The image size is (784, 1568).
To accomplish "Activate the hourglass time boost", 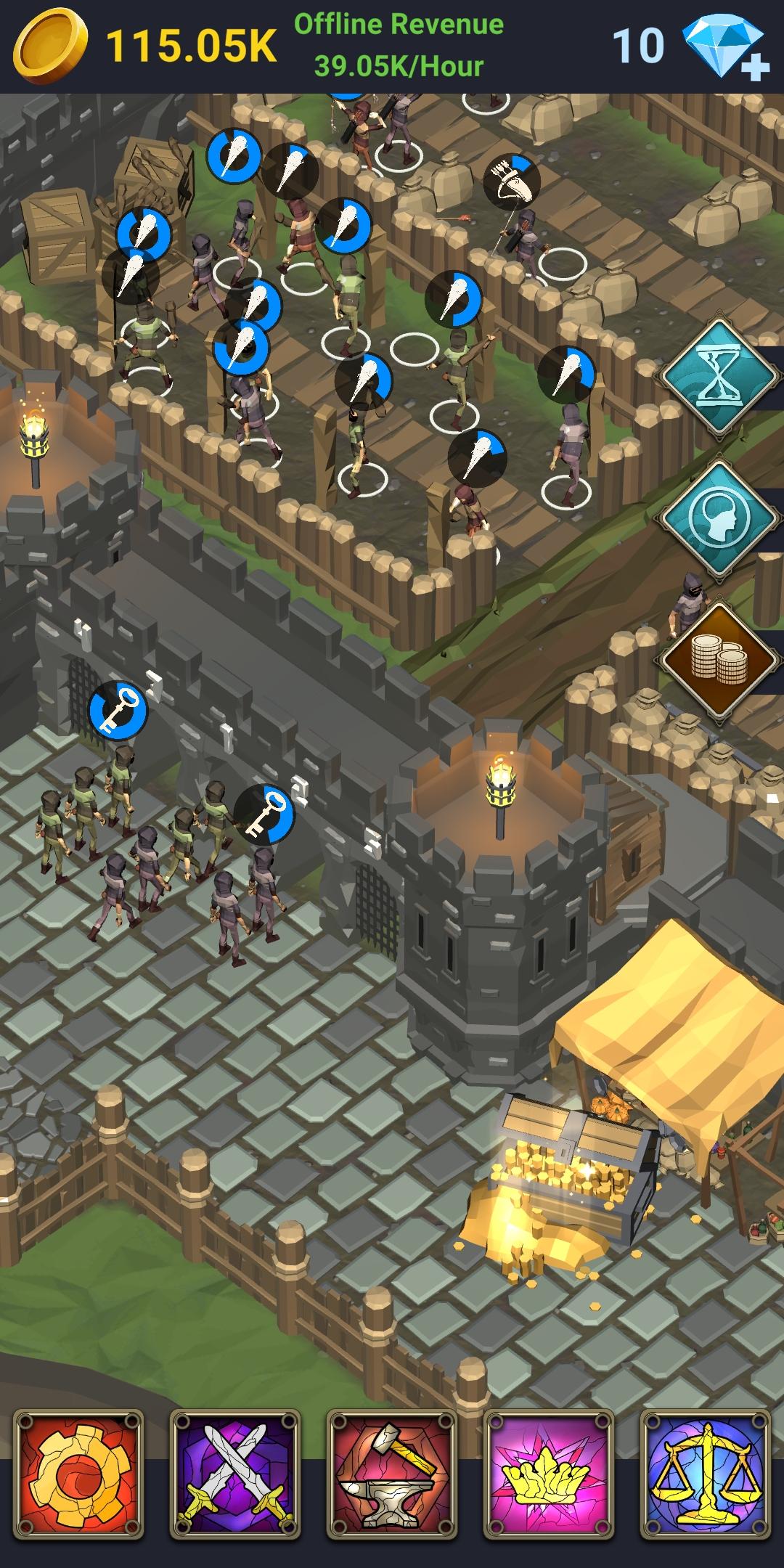I will tap(719, 378).
